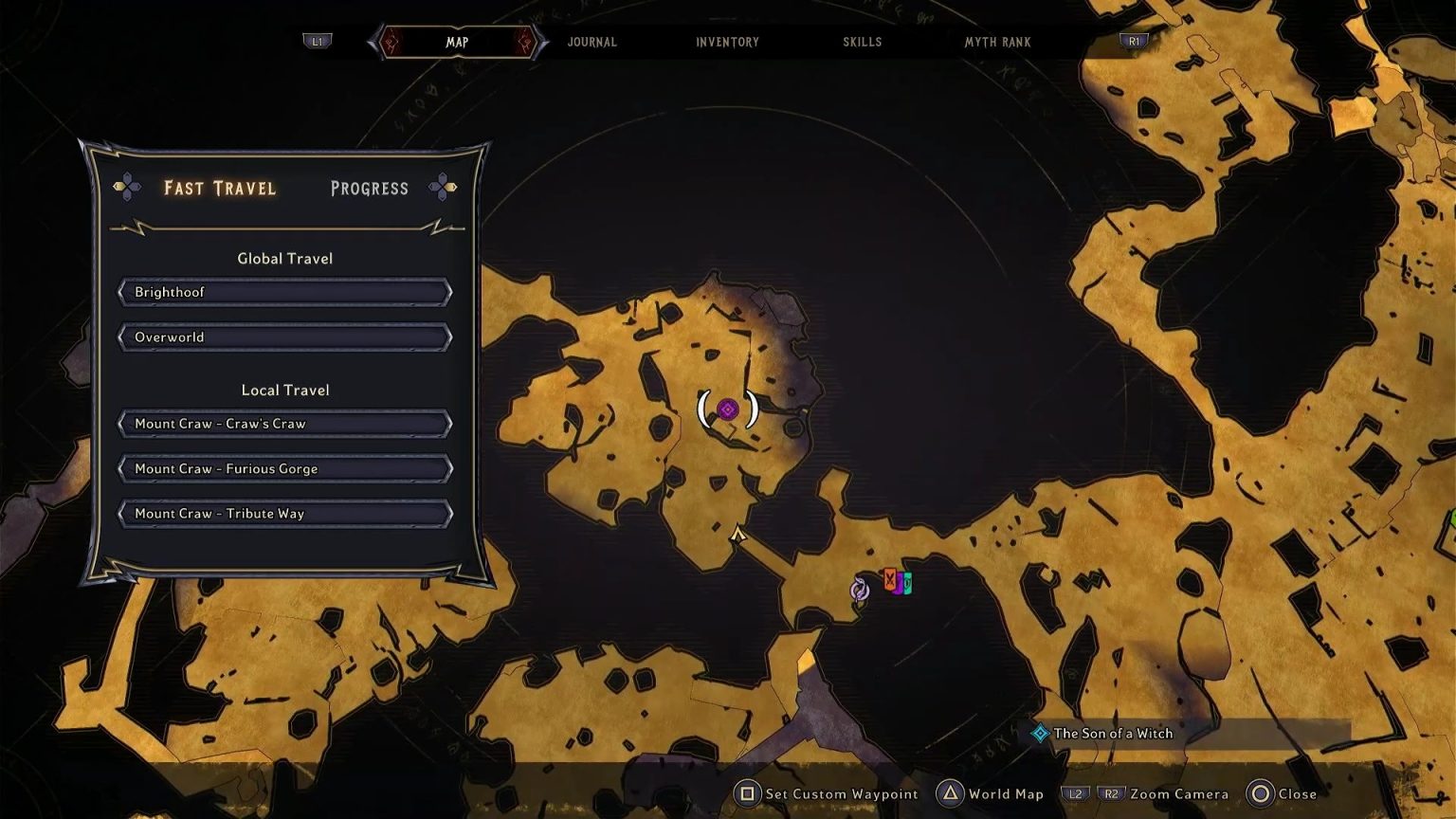Click the orange vendor banner icon

coord(889,580)
